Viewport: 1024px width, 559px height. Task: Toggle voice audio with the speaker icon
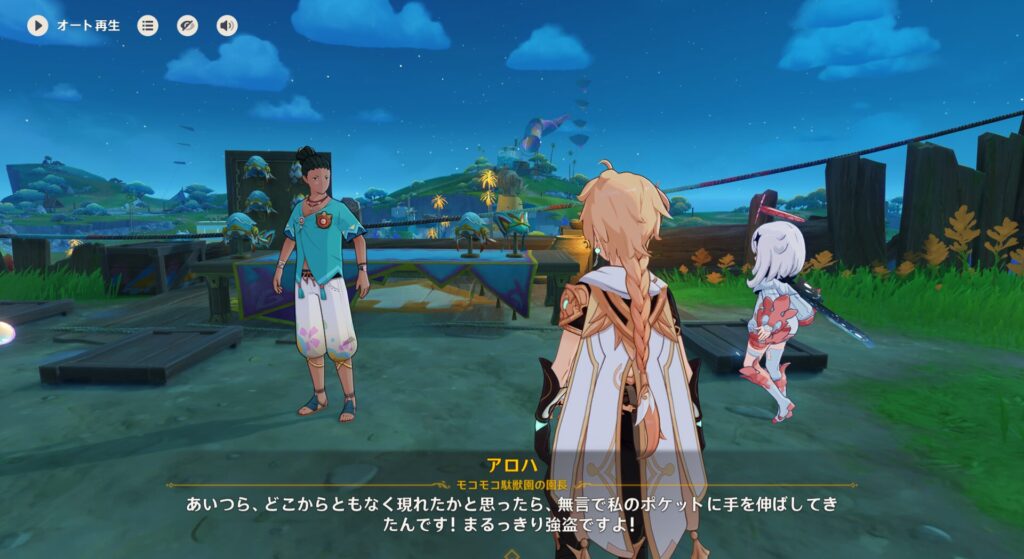227,26
